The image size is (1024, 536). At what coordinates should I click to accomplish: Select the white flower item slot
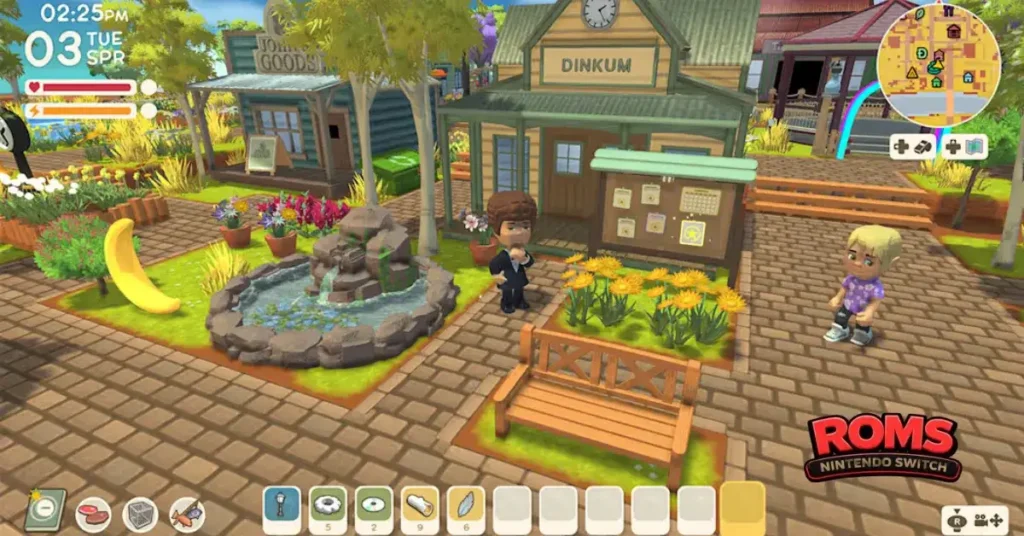click(328, 508)
